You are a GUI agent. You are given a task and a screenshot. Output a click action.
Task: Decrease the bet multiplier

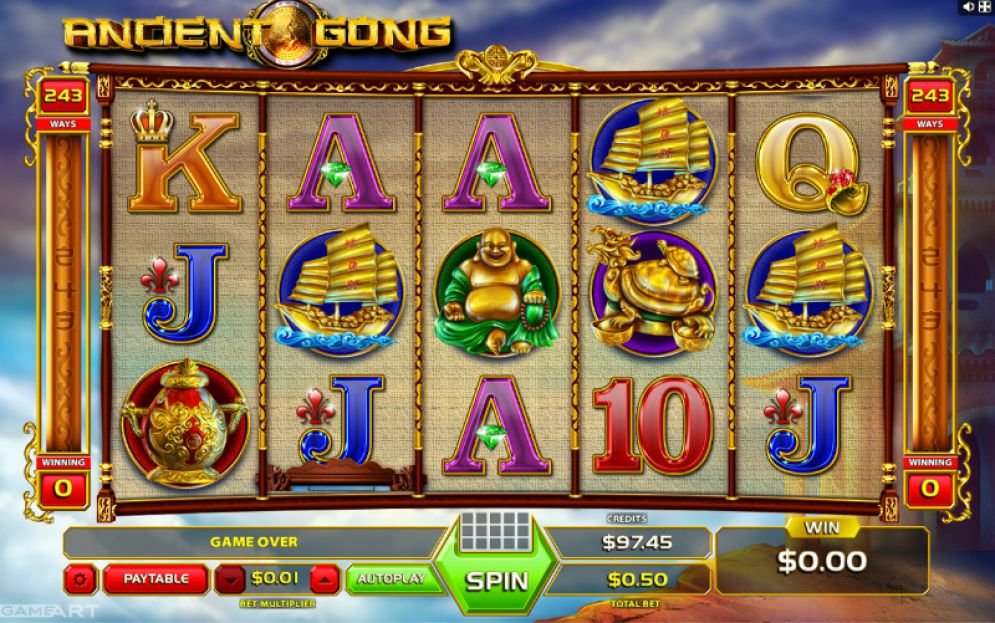tap(230, 578)
